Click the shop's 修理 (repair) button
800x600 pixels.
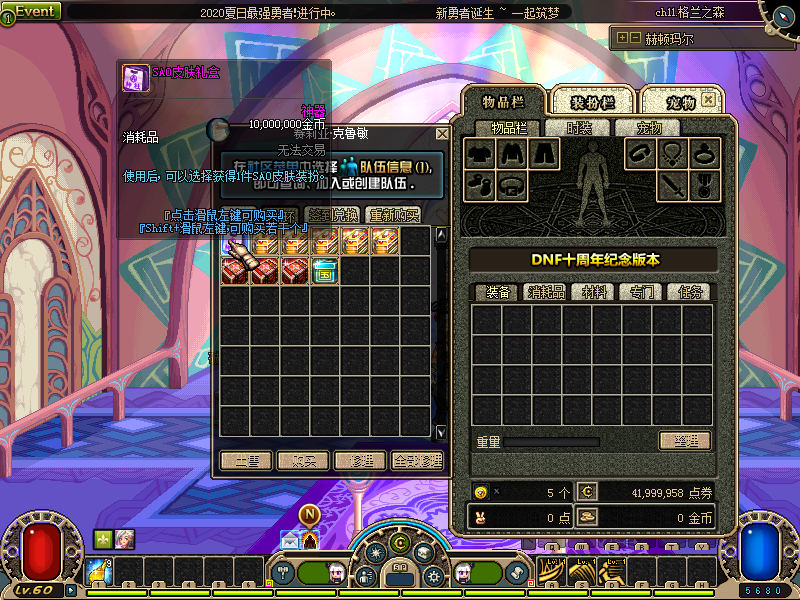pyautogui.click(x=360, y=461)
